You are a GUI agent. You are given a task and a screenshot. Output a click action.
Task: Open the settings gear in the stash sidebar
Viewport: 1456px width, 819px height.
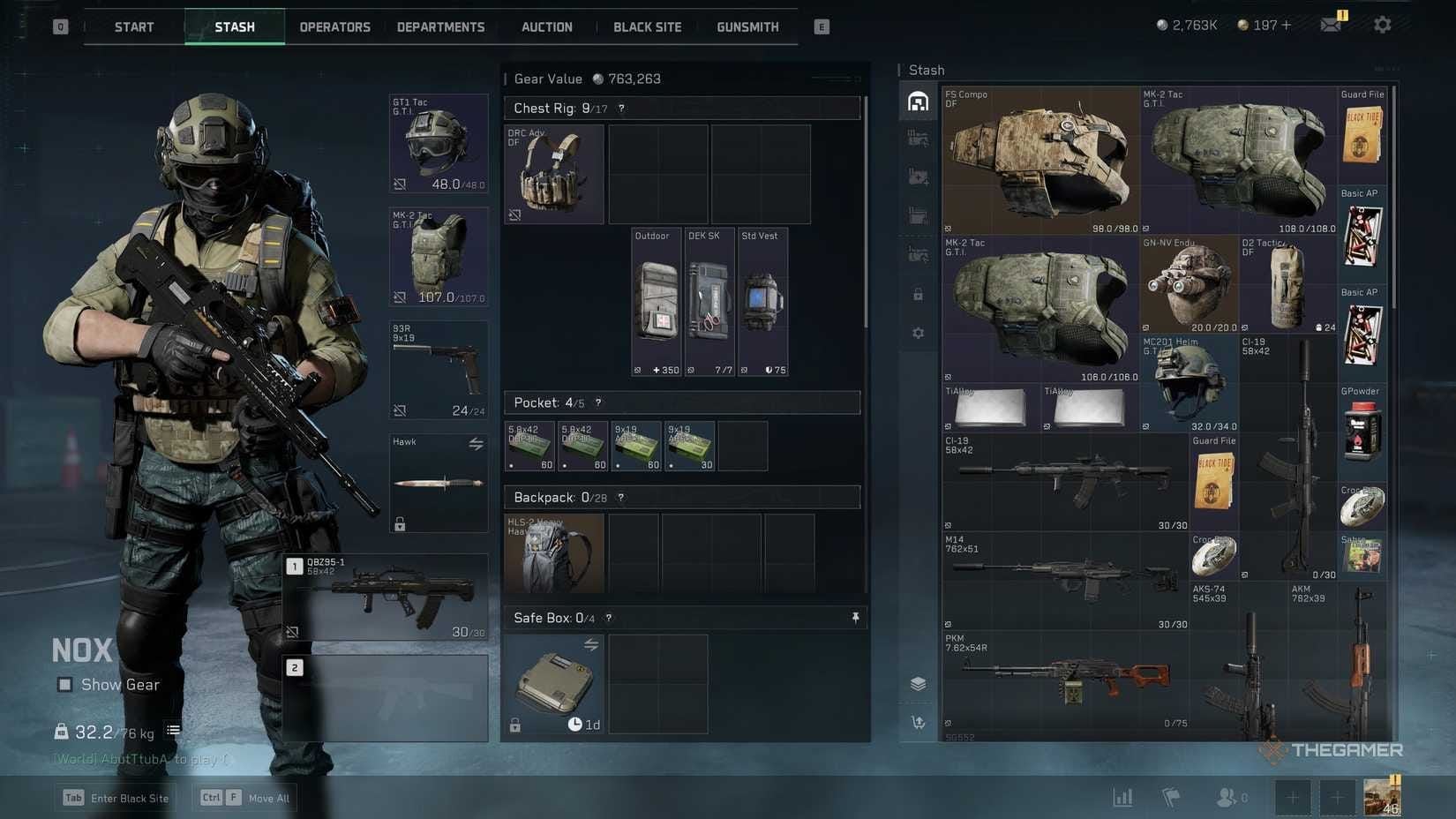[x=918, y=333]
